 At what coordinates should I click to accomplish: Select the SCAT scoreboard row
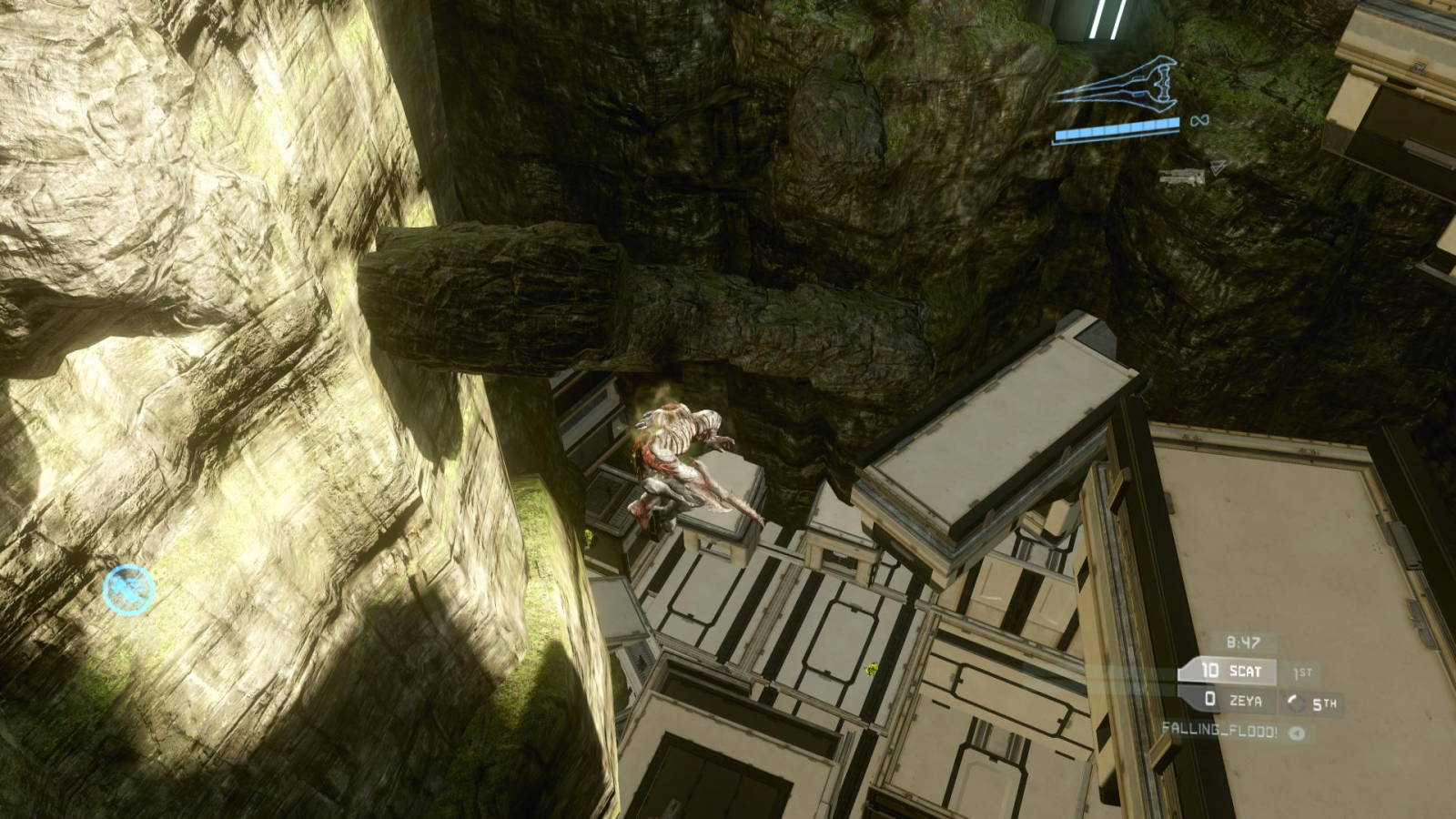click(x=1228, y=672)
